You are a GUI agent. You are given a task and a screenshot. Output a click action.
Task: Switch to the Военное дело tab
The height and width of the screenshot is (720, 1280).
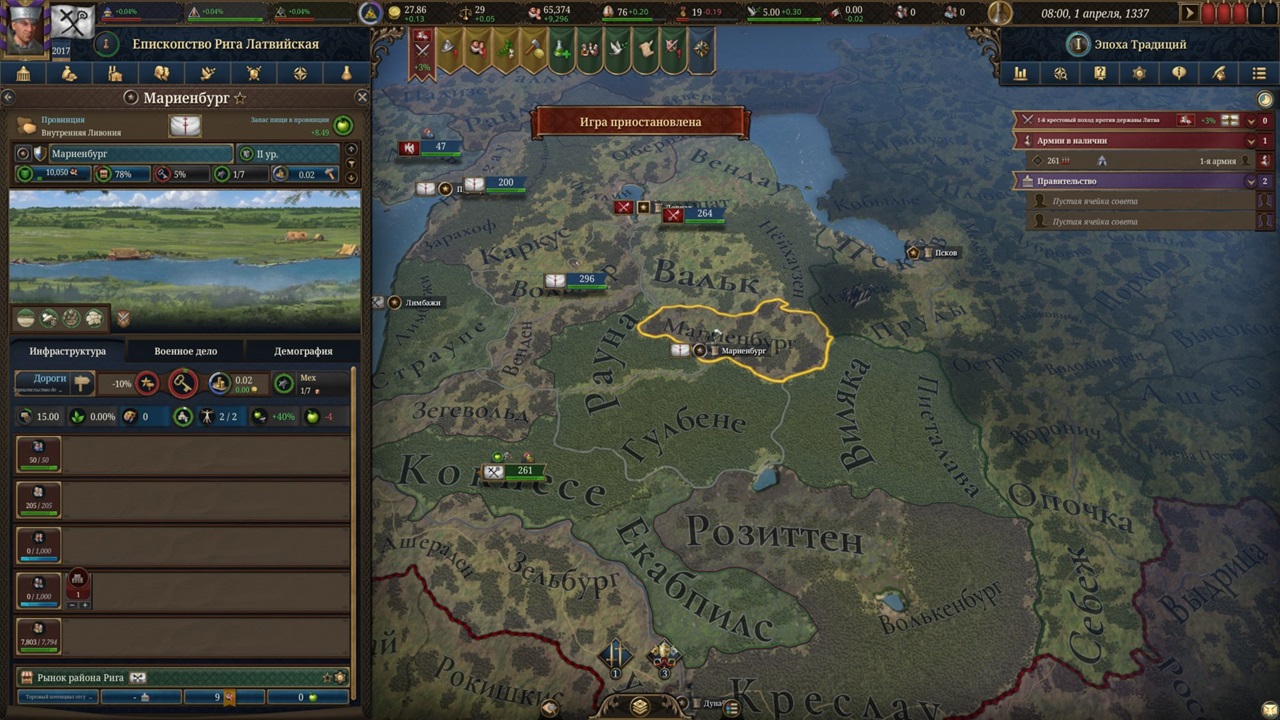185,350
